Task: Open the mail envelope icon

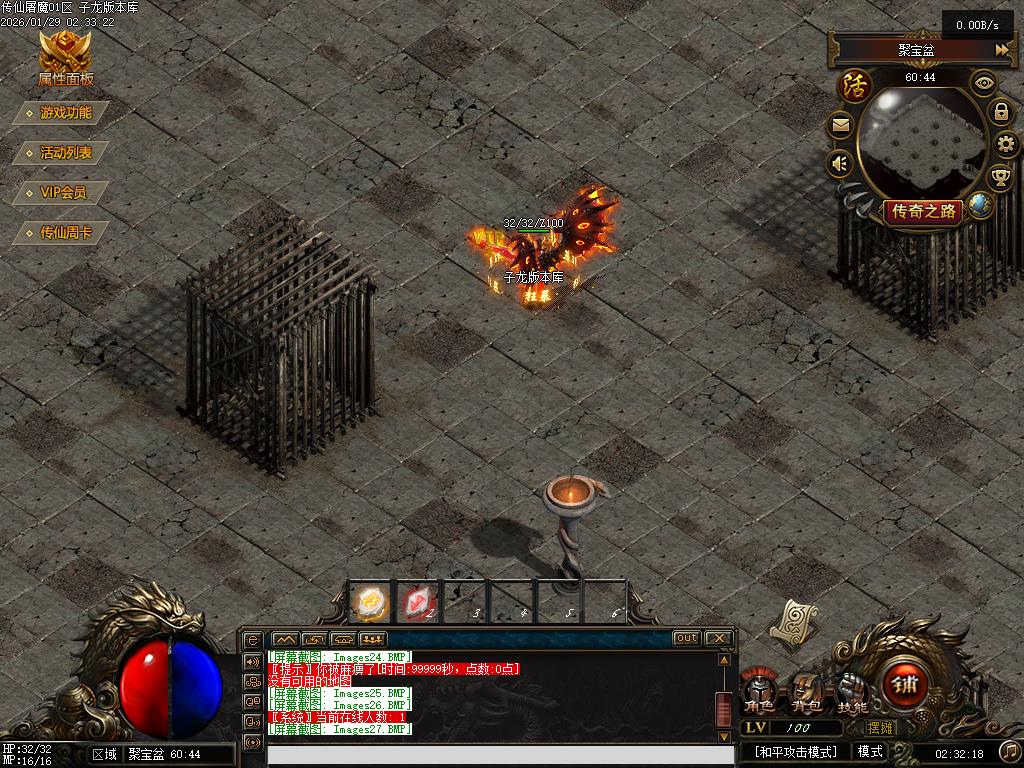Action: coord(840,126)
